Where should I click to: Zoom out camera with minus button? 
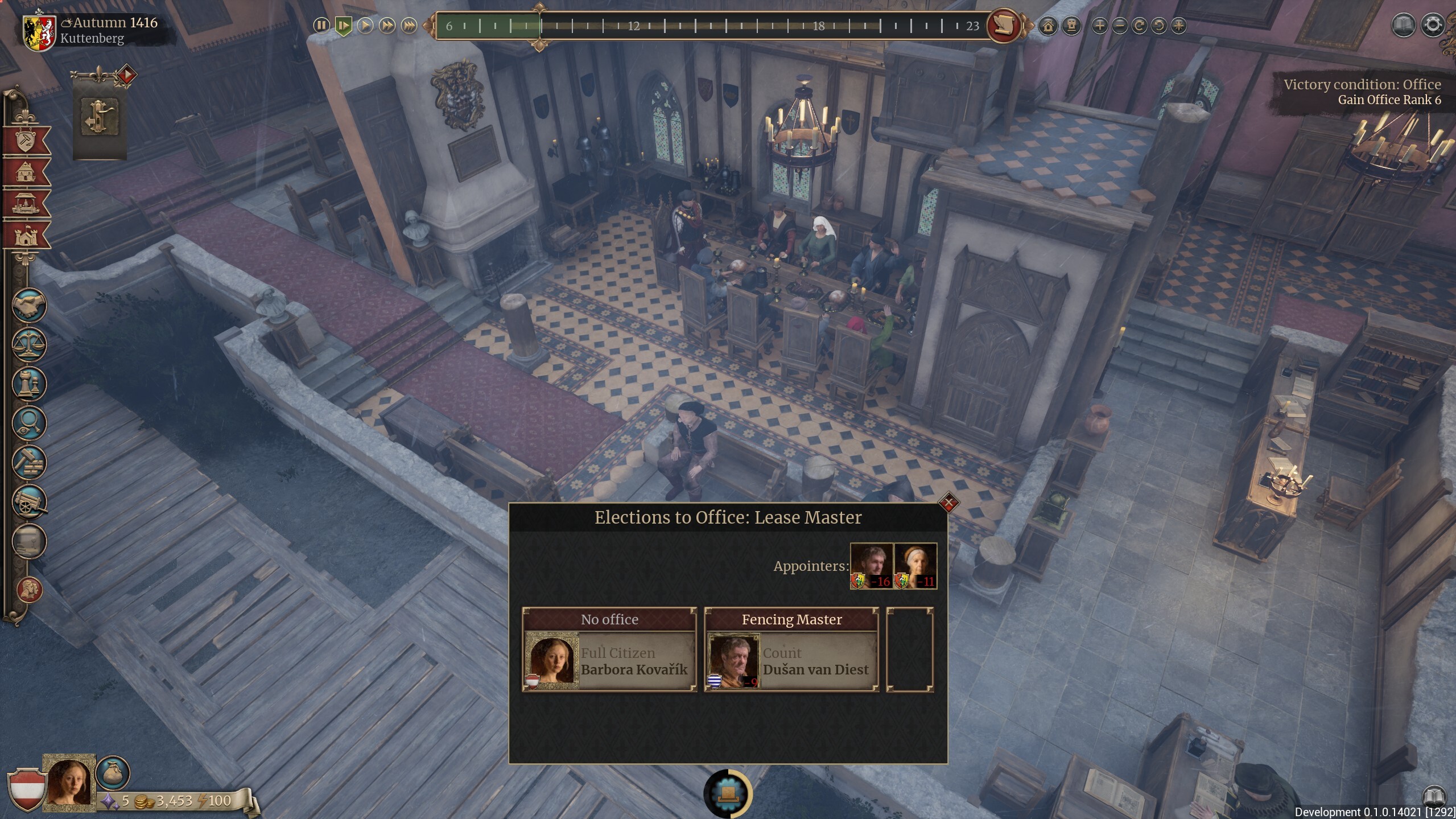pyautogui.click(x=1119, y=26)
